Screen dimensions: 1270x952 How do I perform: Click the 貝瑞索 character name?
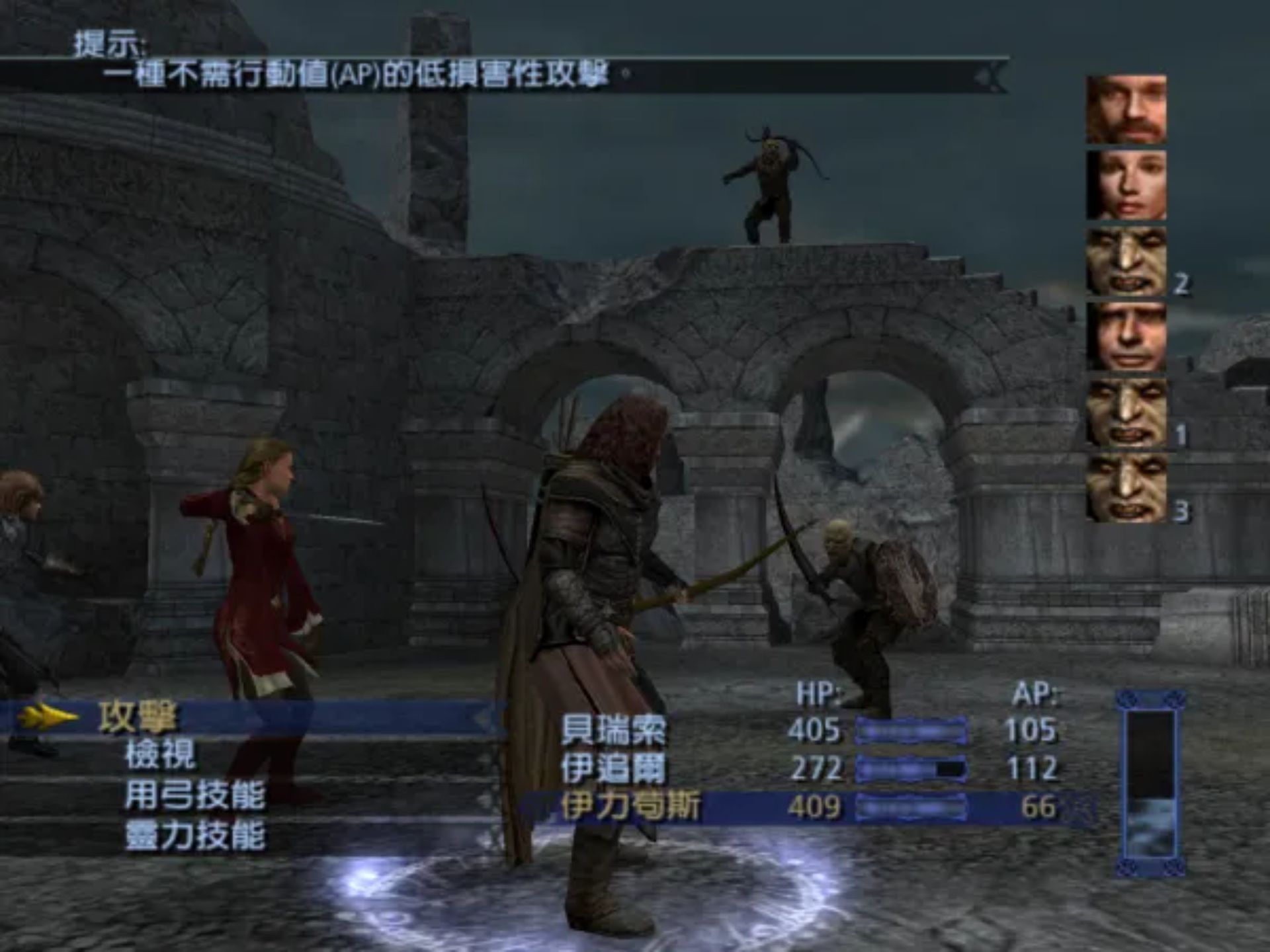click(x=614, y=729)
